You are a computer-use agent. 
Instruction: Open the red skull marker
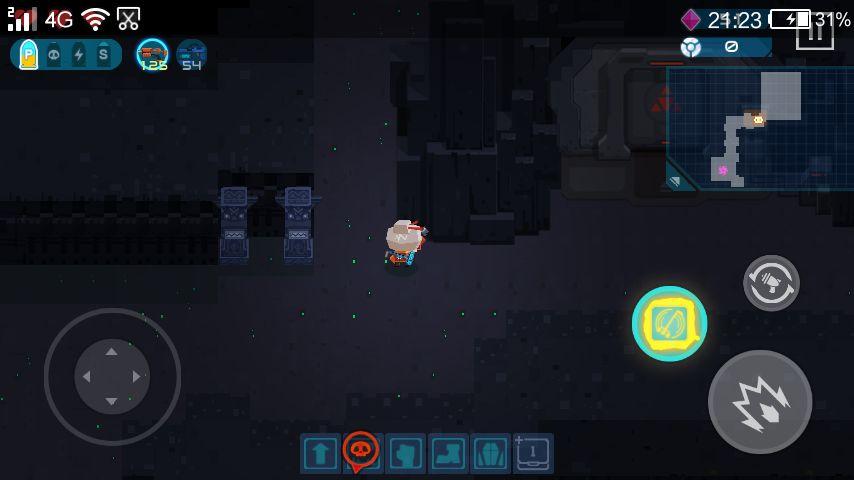click(361, 451)
